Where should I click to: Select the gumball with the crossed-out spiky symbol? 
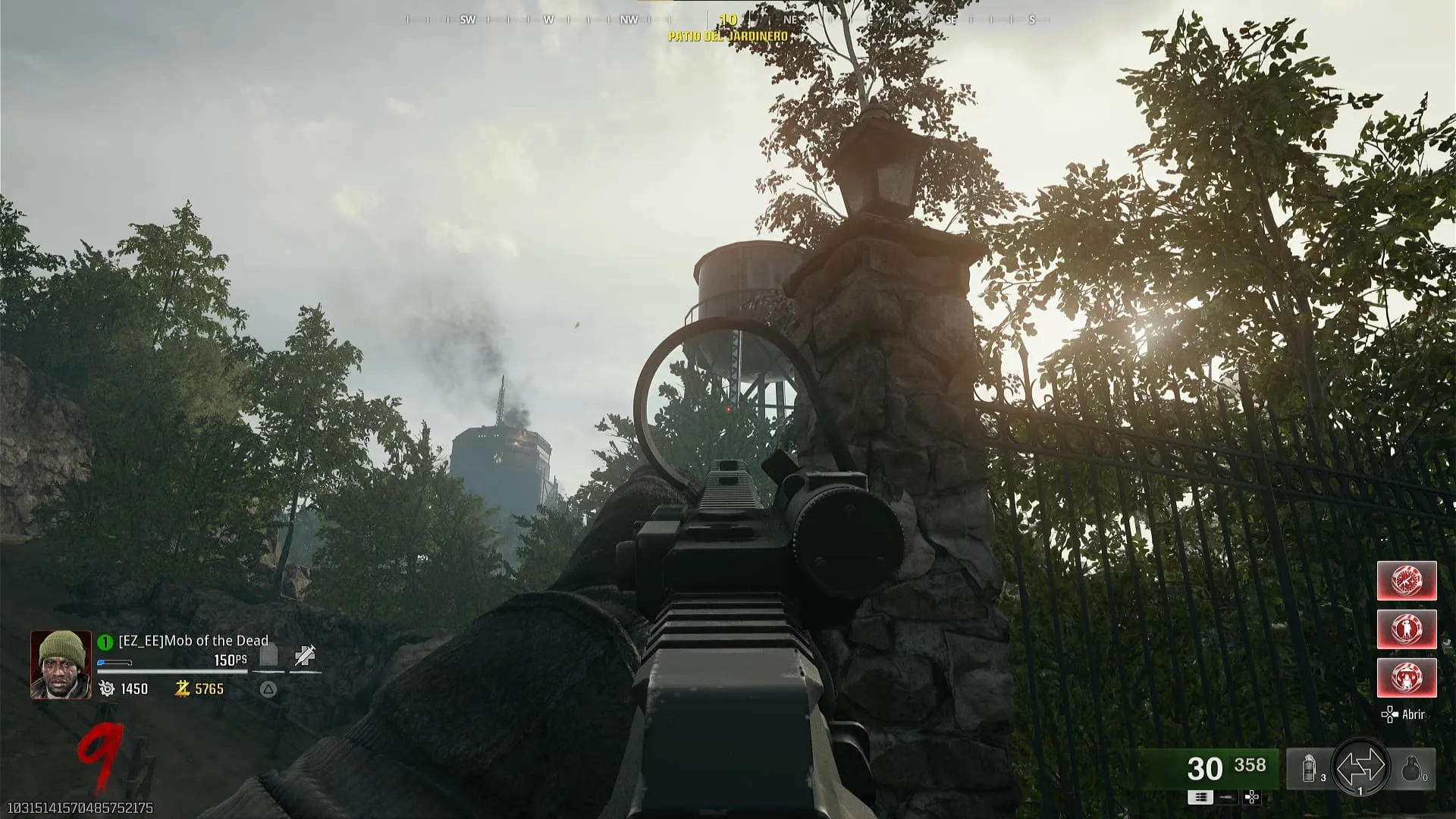[1407, 581]
